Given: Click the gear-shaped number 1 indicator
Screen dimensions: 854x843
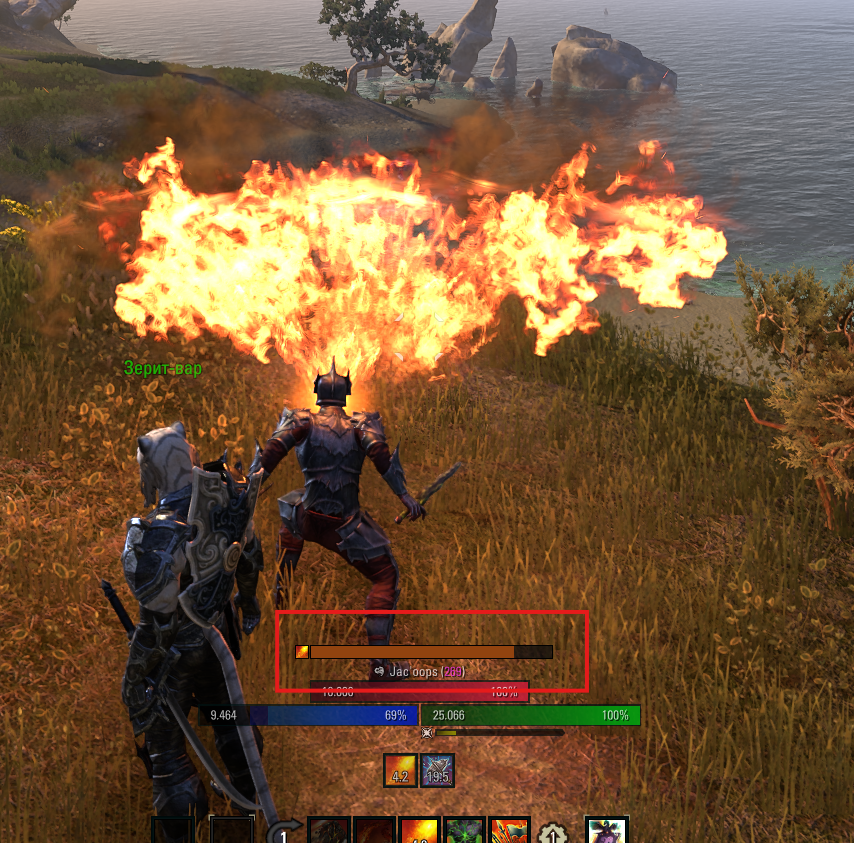Looking at the screenshot, I should (x=551, y=834).
